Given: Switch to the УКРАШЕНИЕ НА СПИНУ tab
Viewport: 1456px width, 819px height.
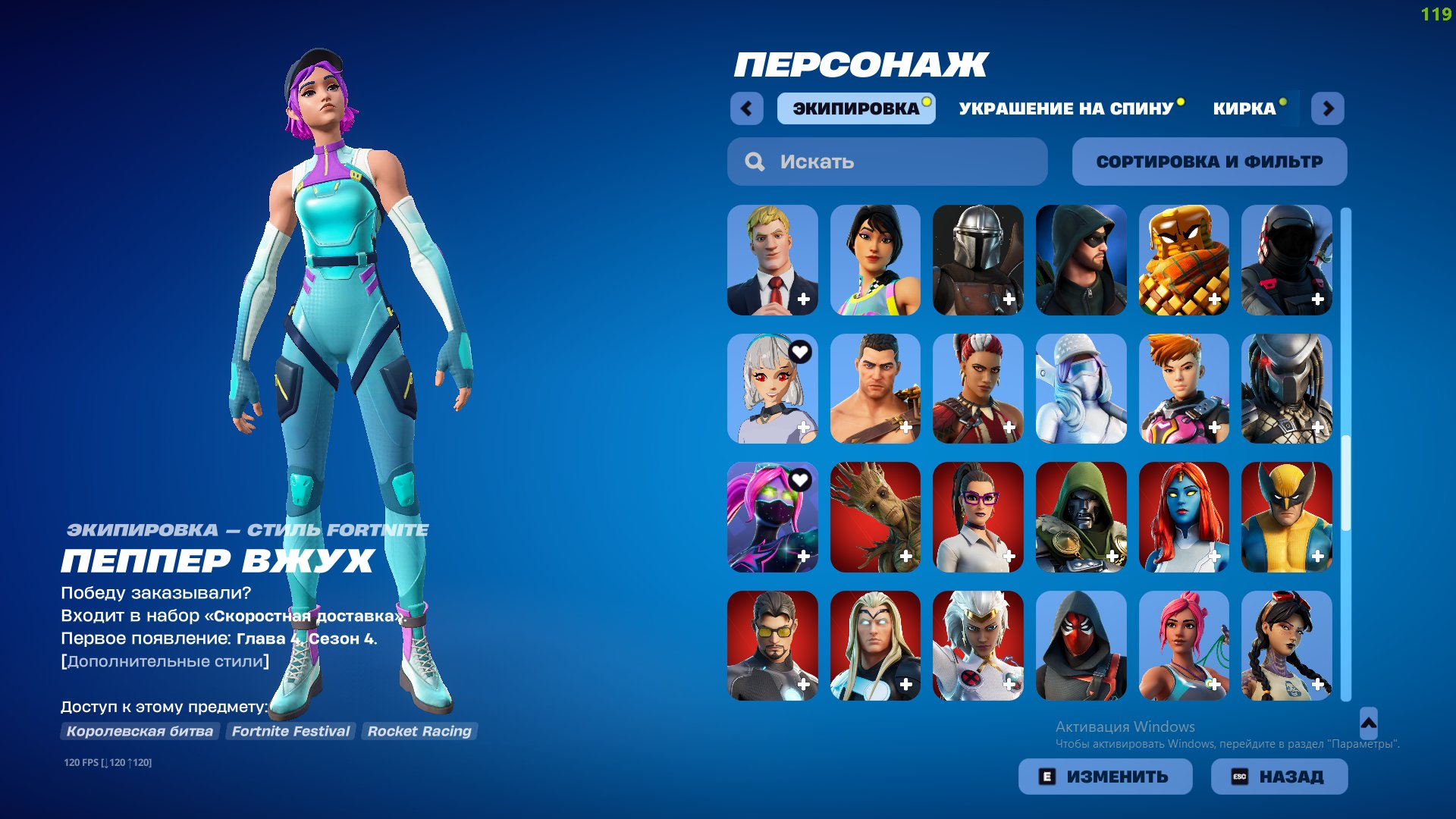Looking at the screenshot, I should pyautogui.click(x=1065, y=108).
